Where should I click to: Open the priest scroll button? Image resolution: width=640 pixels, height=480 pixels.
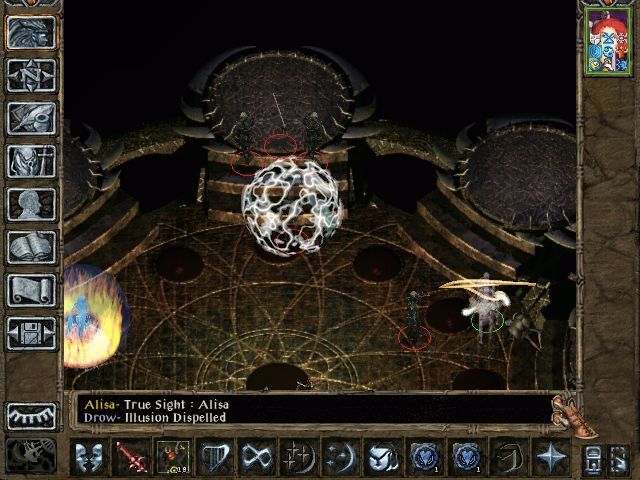pyautogui.click(x=30, y=290)
